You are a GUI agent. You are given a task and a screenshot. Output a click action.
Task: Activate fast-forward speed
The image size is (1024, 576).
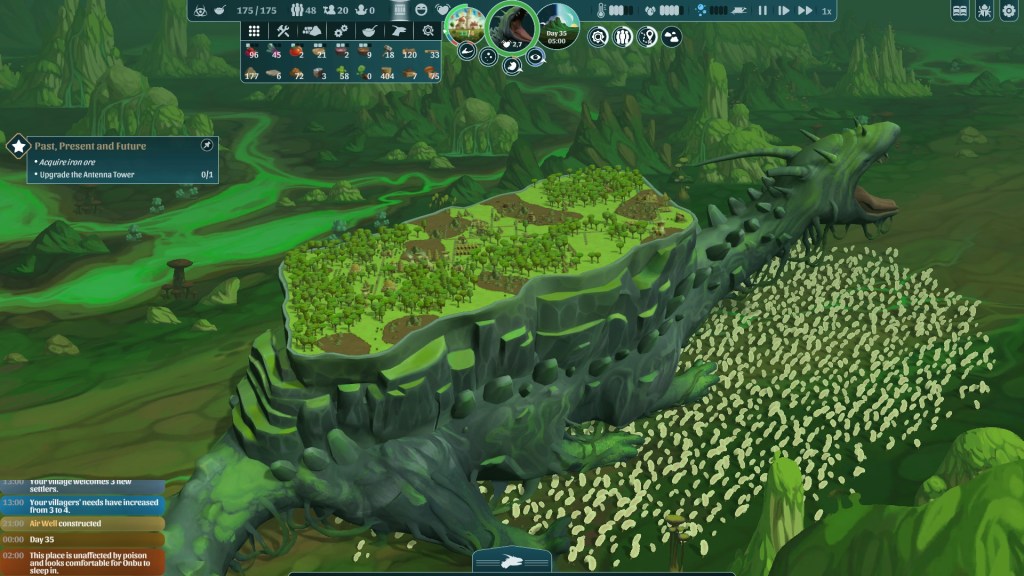pos(804,11)
